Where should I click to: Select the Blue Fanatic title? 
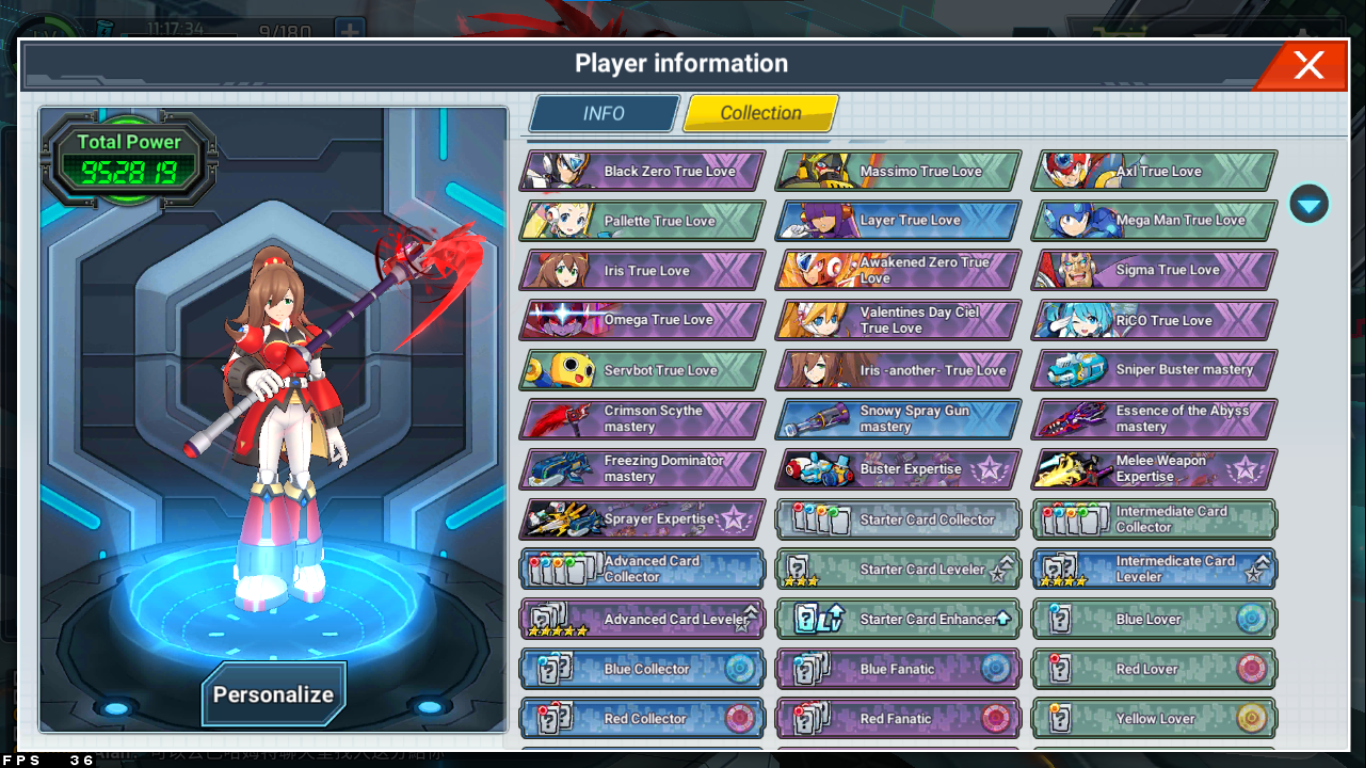click(898, 669)
